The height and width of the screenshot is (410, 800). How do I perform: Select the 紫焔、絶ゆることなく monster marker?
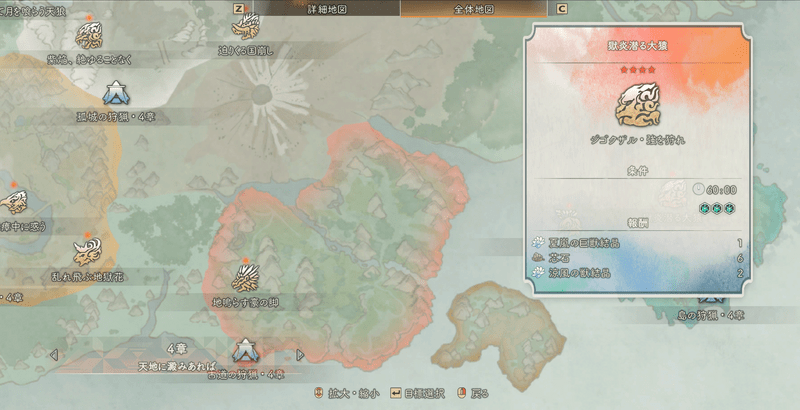pos(89,36)
